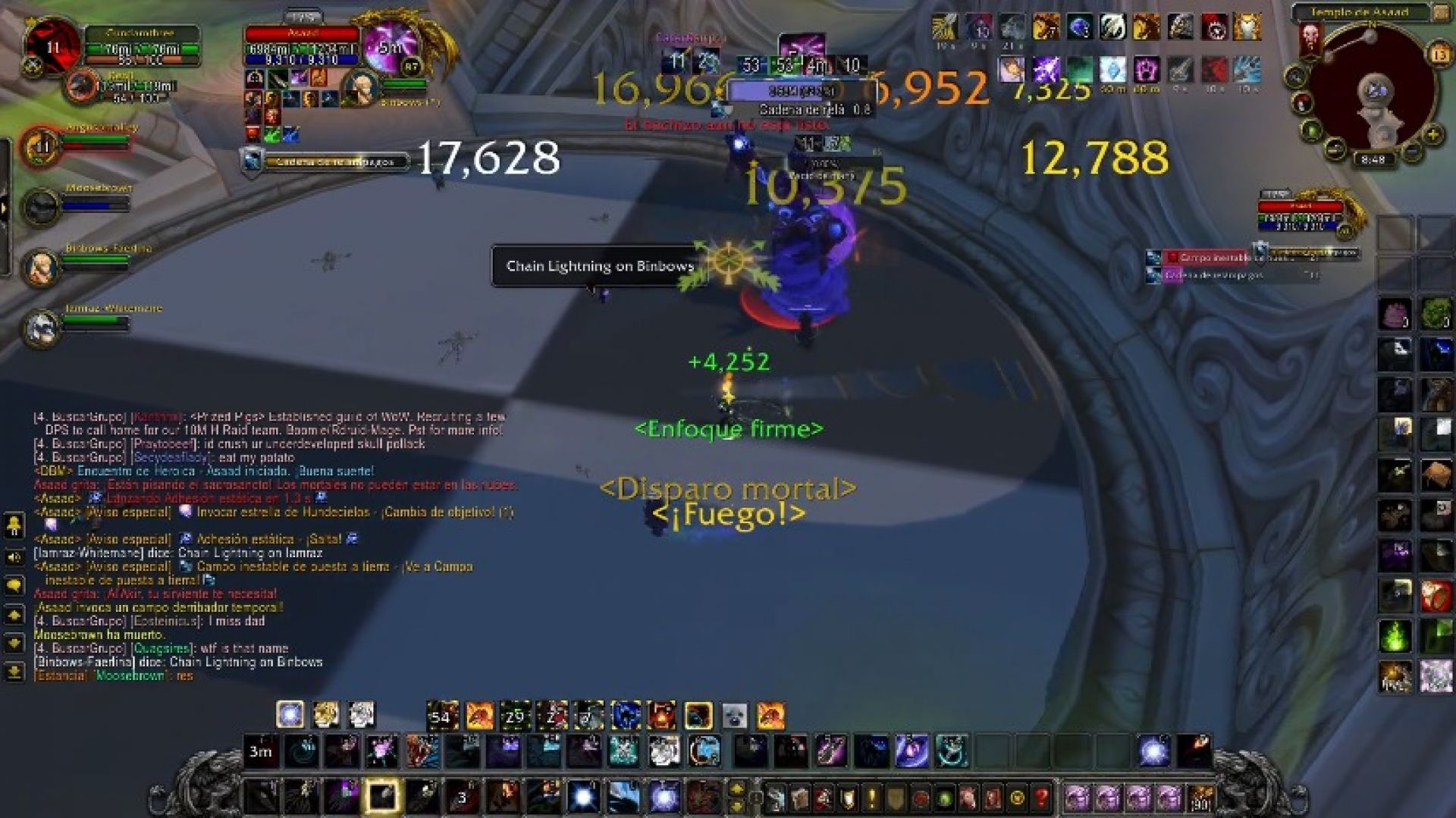Open the game menu from the micro bar

coord(1017,798)
